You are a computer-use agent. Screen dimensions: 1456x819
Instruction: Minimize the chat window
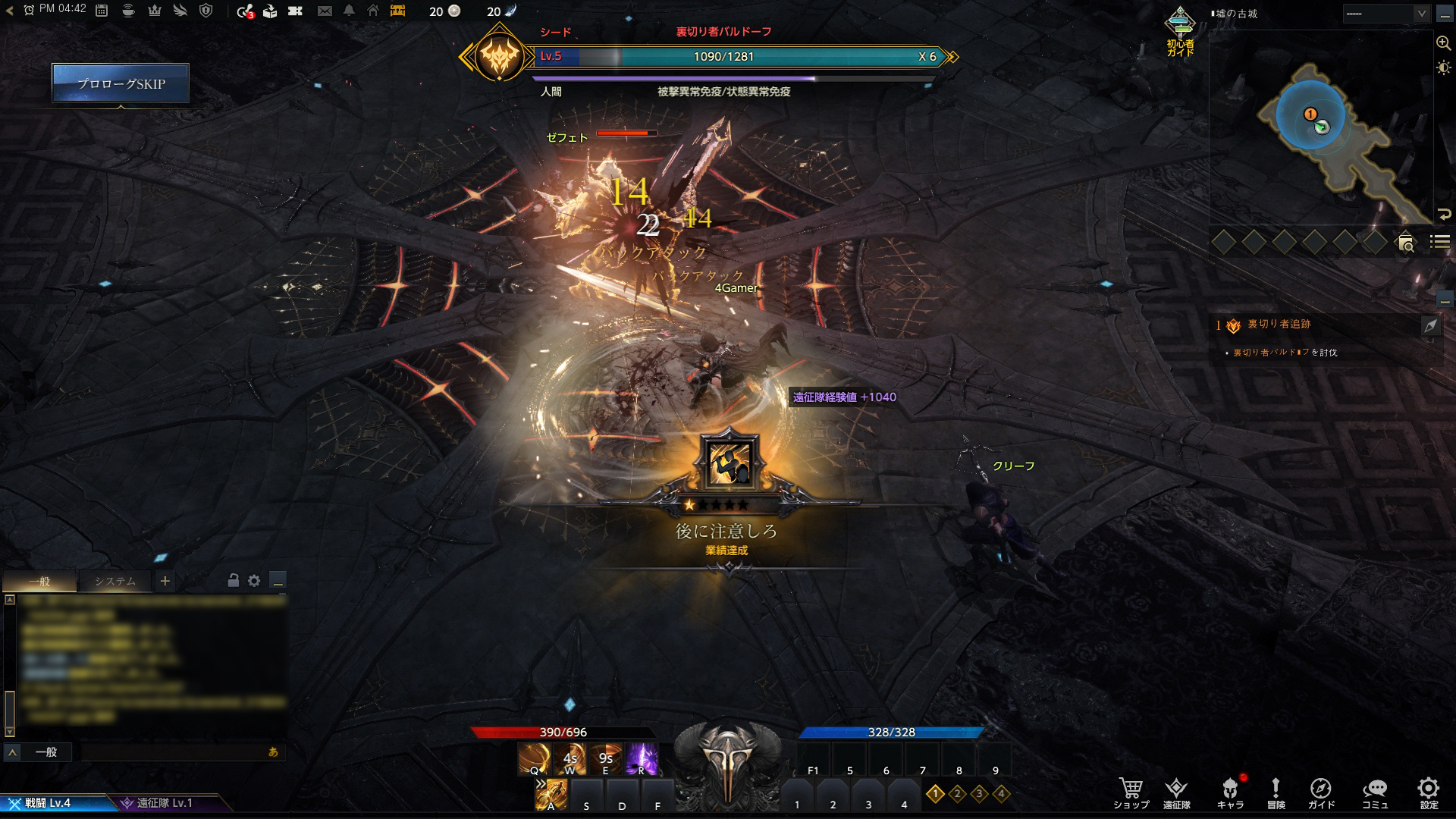(x=278, y=582)
